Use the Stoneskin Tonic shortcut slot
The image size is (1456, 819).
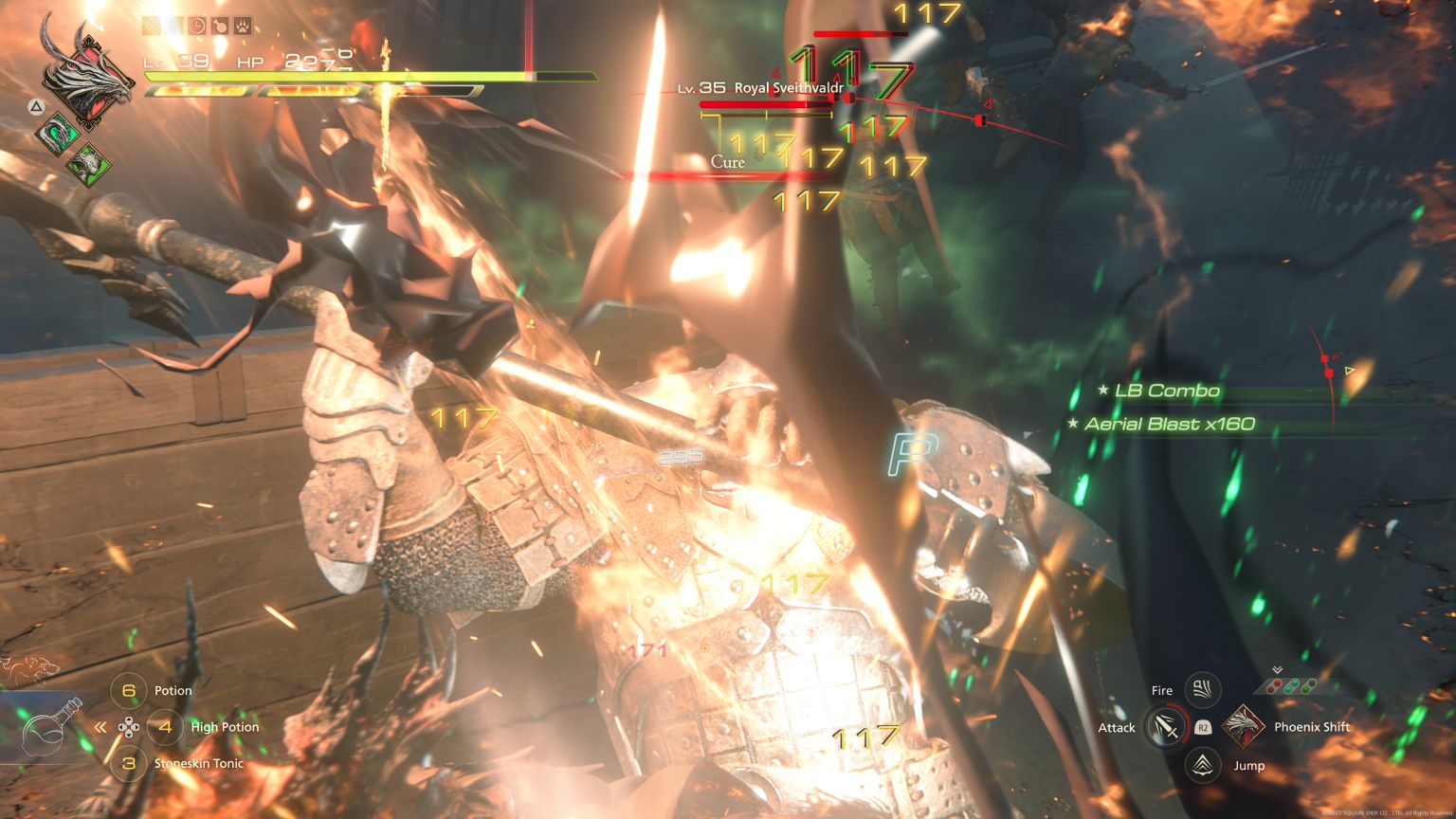pyautogui.click(x=130, y=763)
